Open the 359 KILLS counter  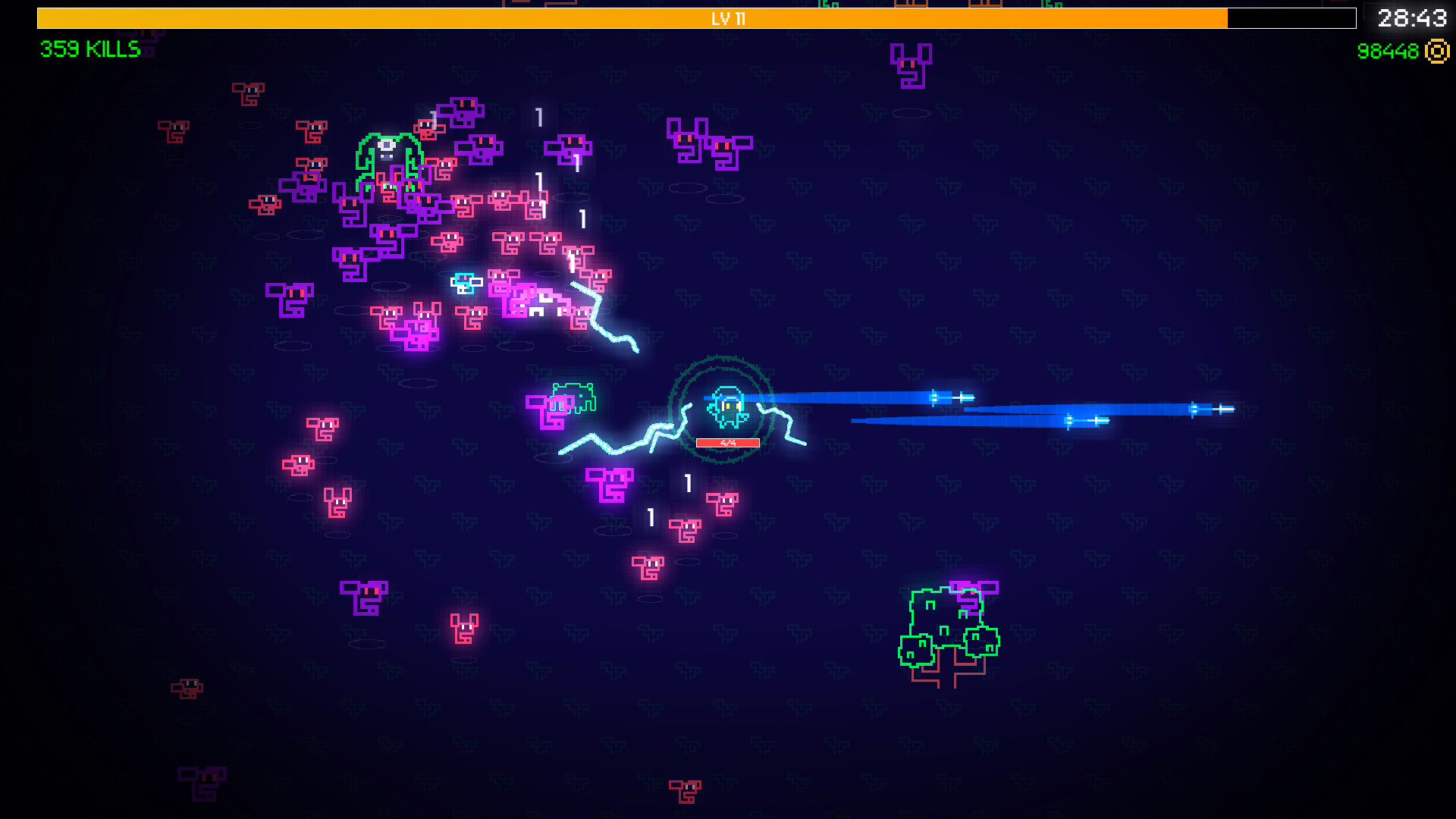(89, 50)
